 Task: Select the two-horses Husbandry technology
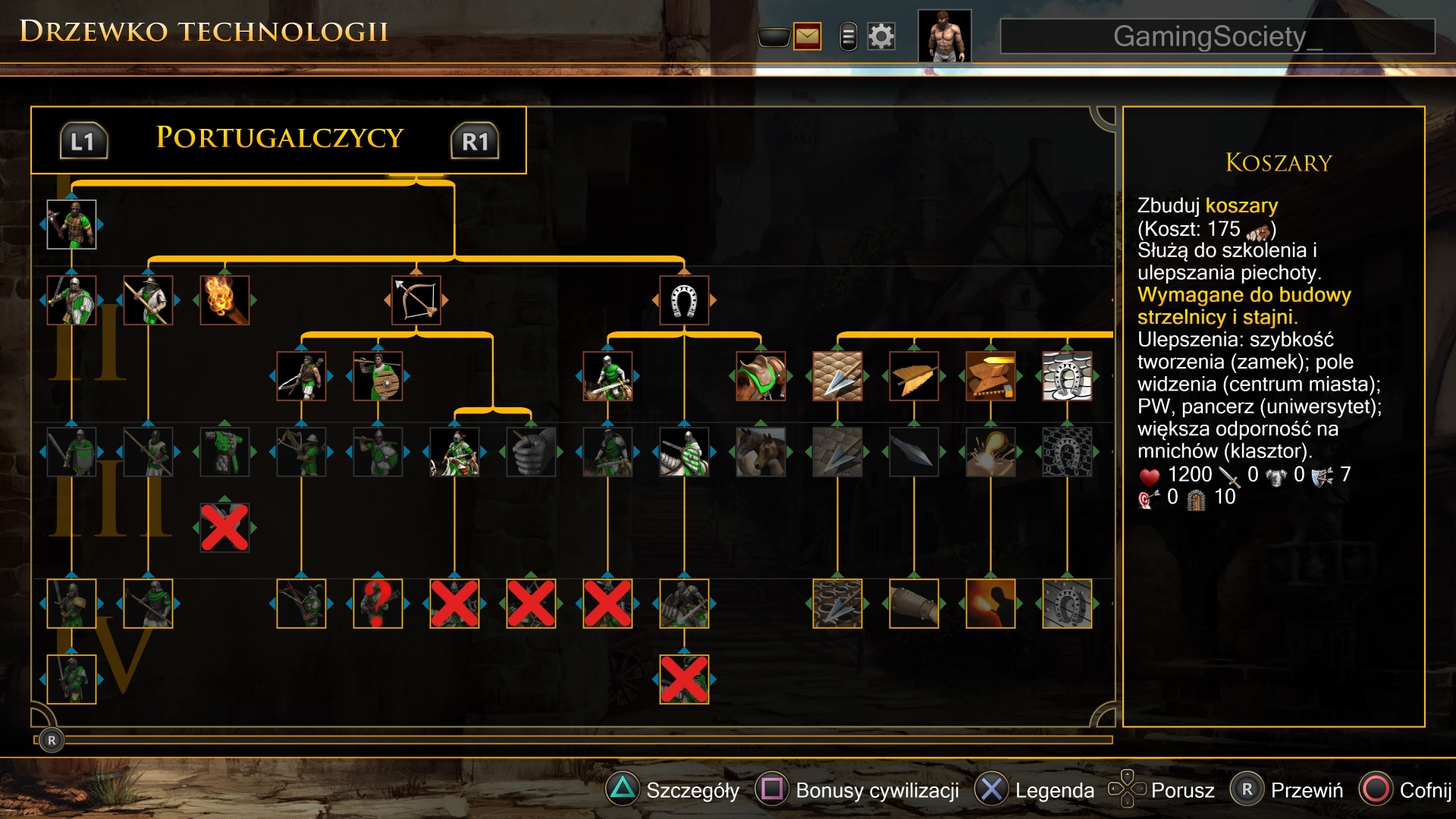point(761,452)
